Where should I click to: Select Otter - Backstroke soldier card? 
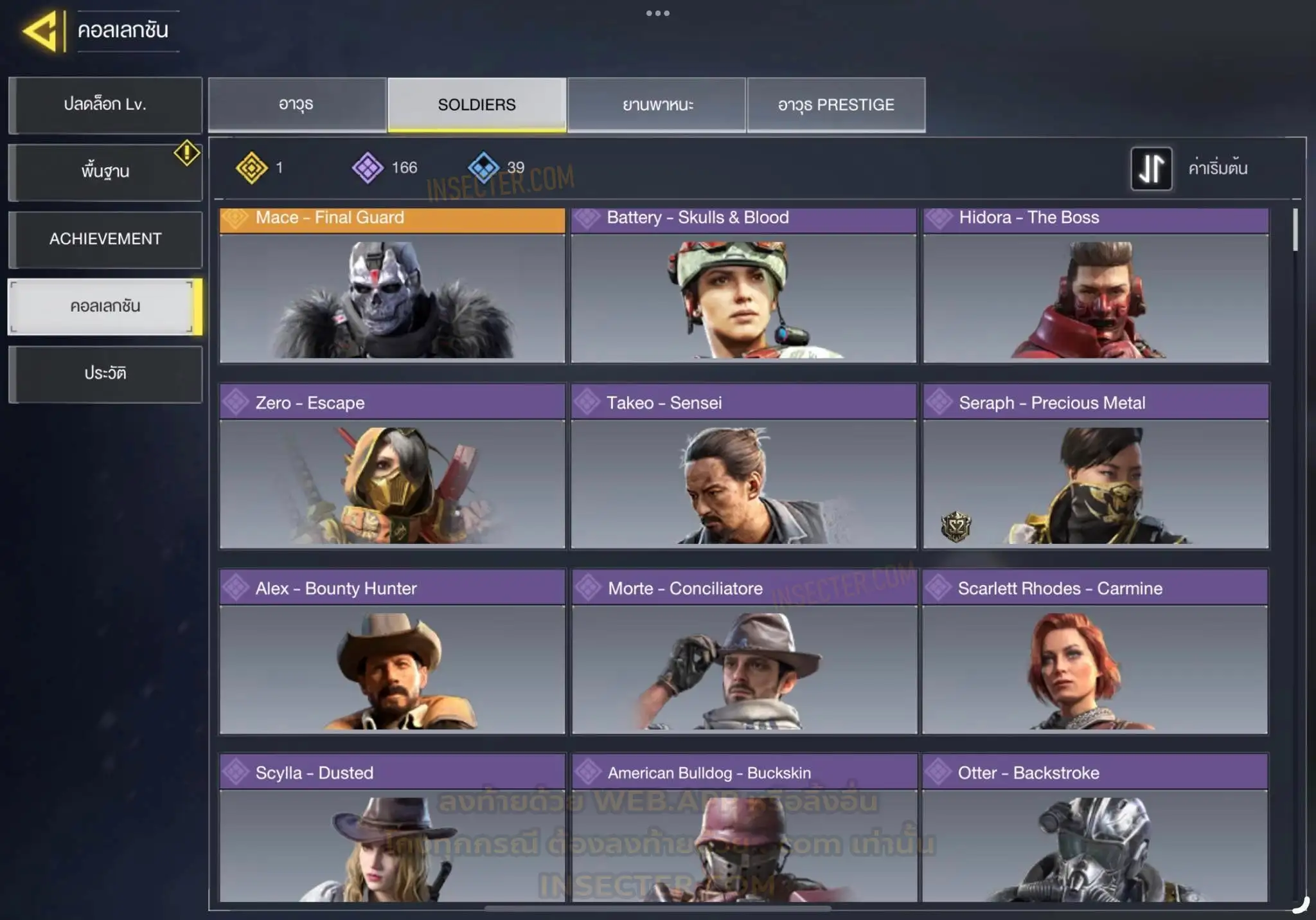coord(1095,829)
